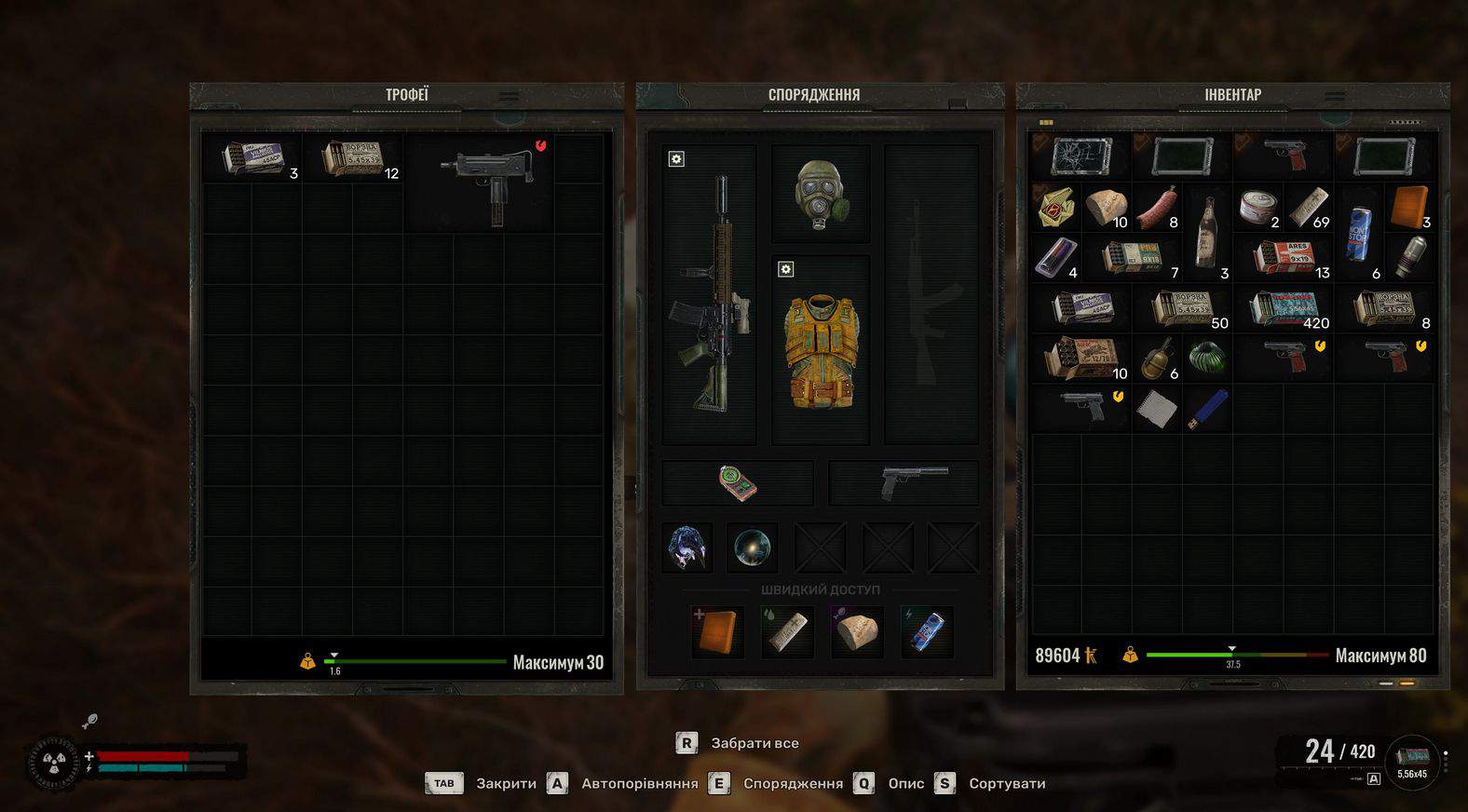The image size is (1468, 812).
Task: Select the blue USB flash drive
Action: (x=1207, y=410)
